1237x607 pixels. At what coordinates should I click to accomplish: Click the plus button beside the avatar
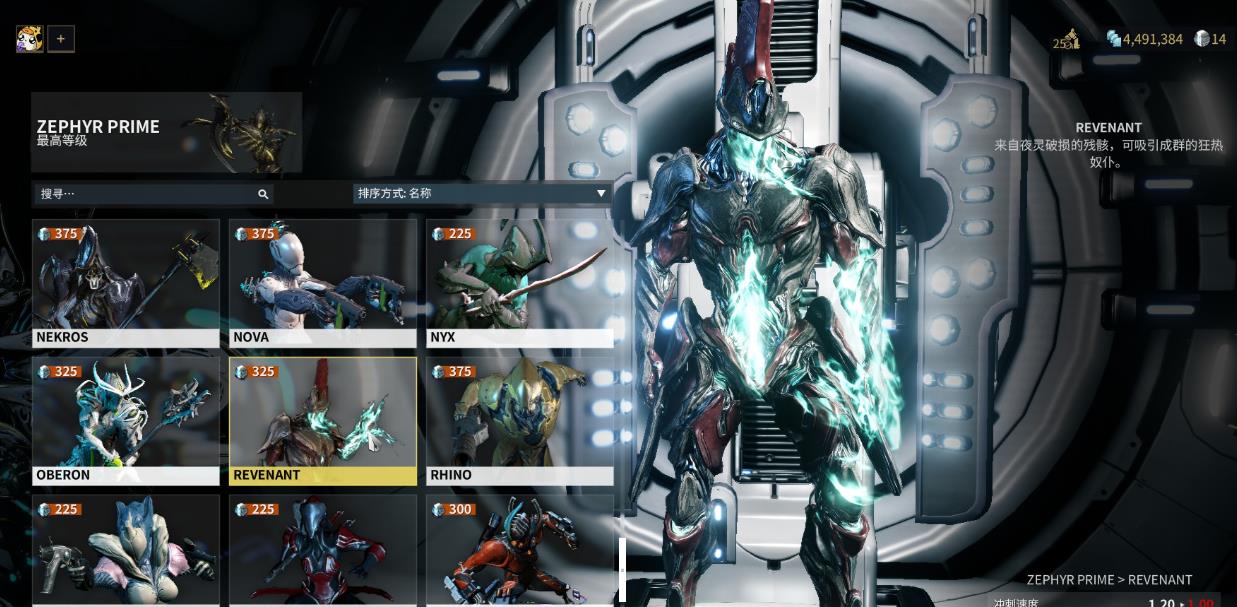(61, 39)
